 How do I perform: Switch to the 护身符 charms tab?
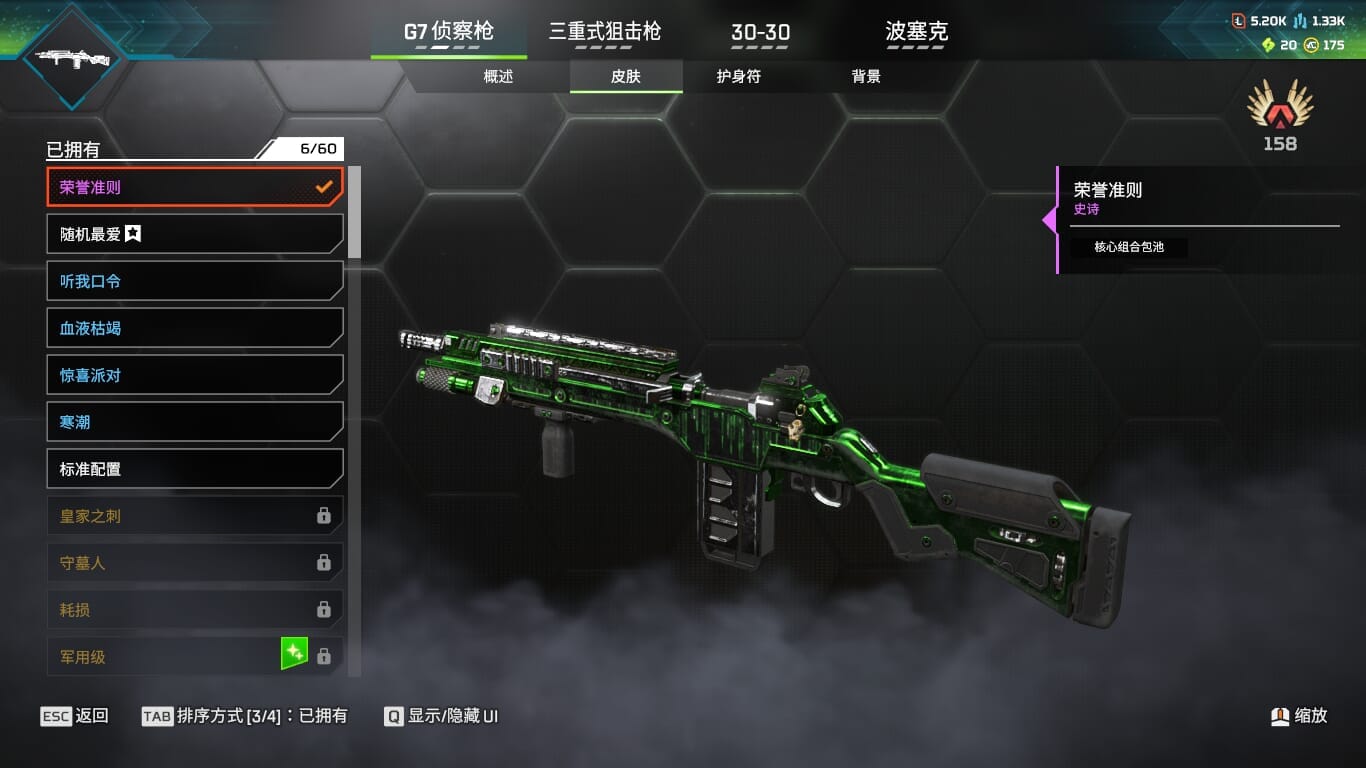coord(738,76)
